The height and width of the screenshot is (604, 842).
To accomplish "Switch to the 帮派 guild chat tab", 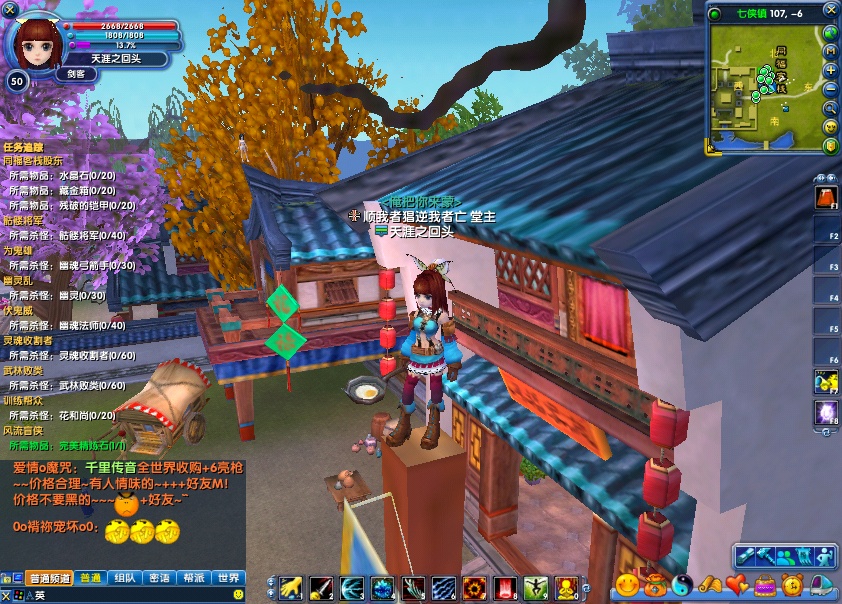I will tap(193, 578).
